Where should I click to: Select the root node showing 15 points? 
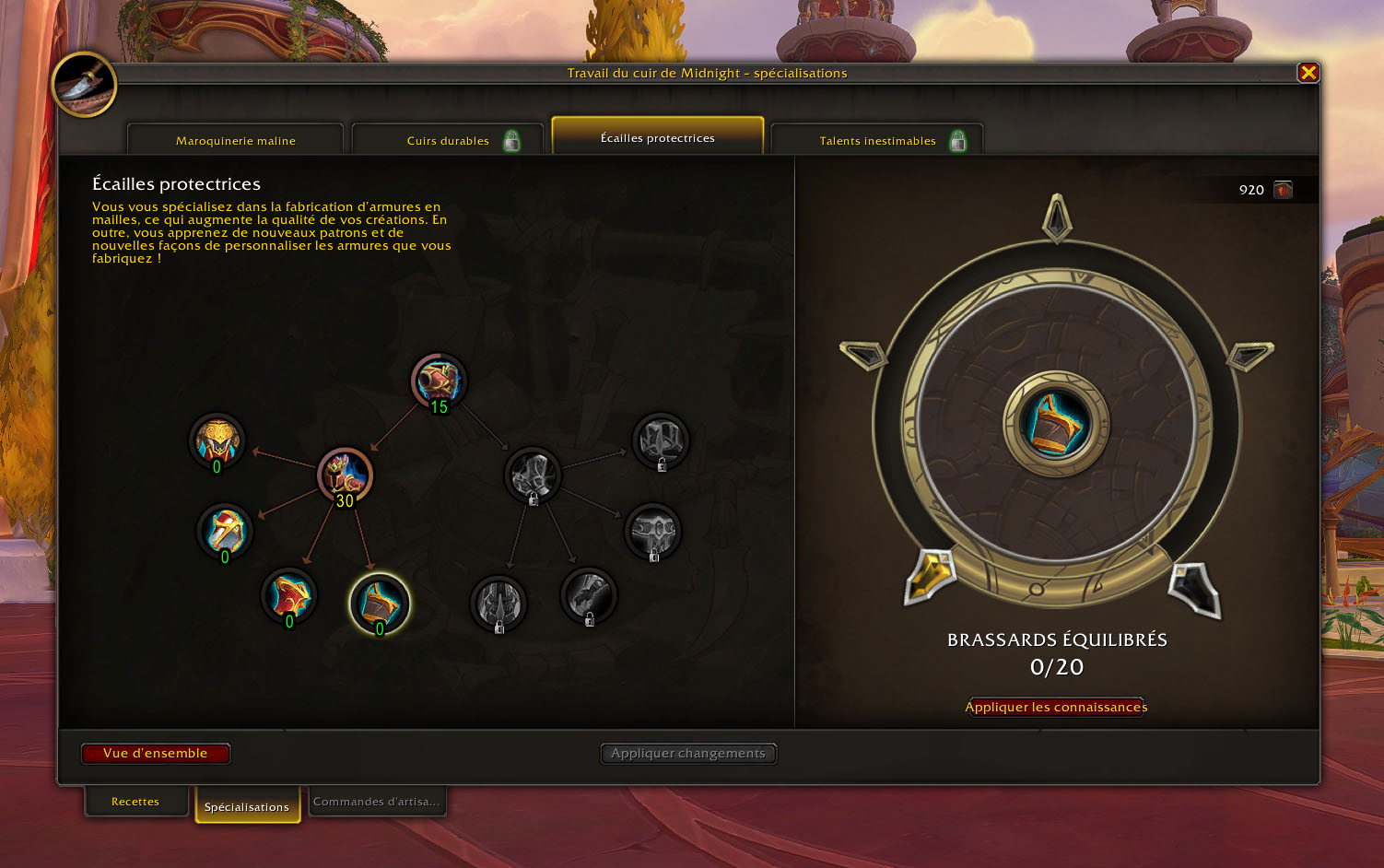click(x=439, y=381)
